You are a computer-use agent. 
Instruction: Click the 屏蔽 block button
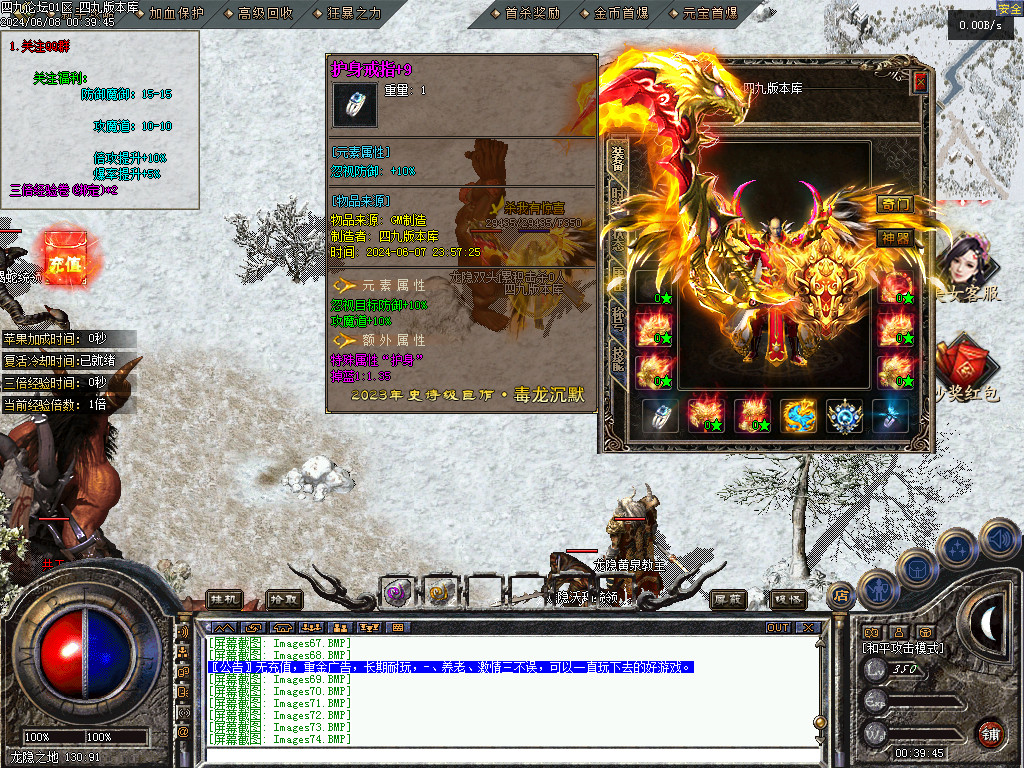728,599
